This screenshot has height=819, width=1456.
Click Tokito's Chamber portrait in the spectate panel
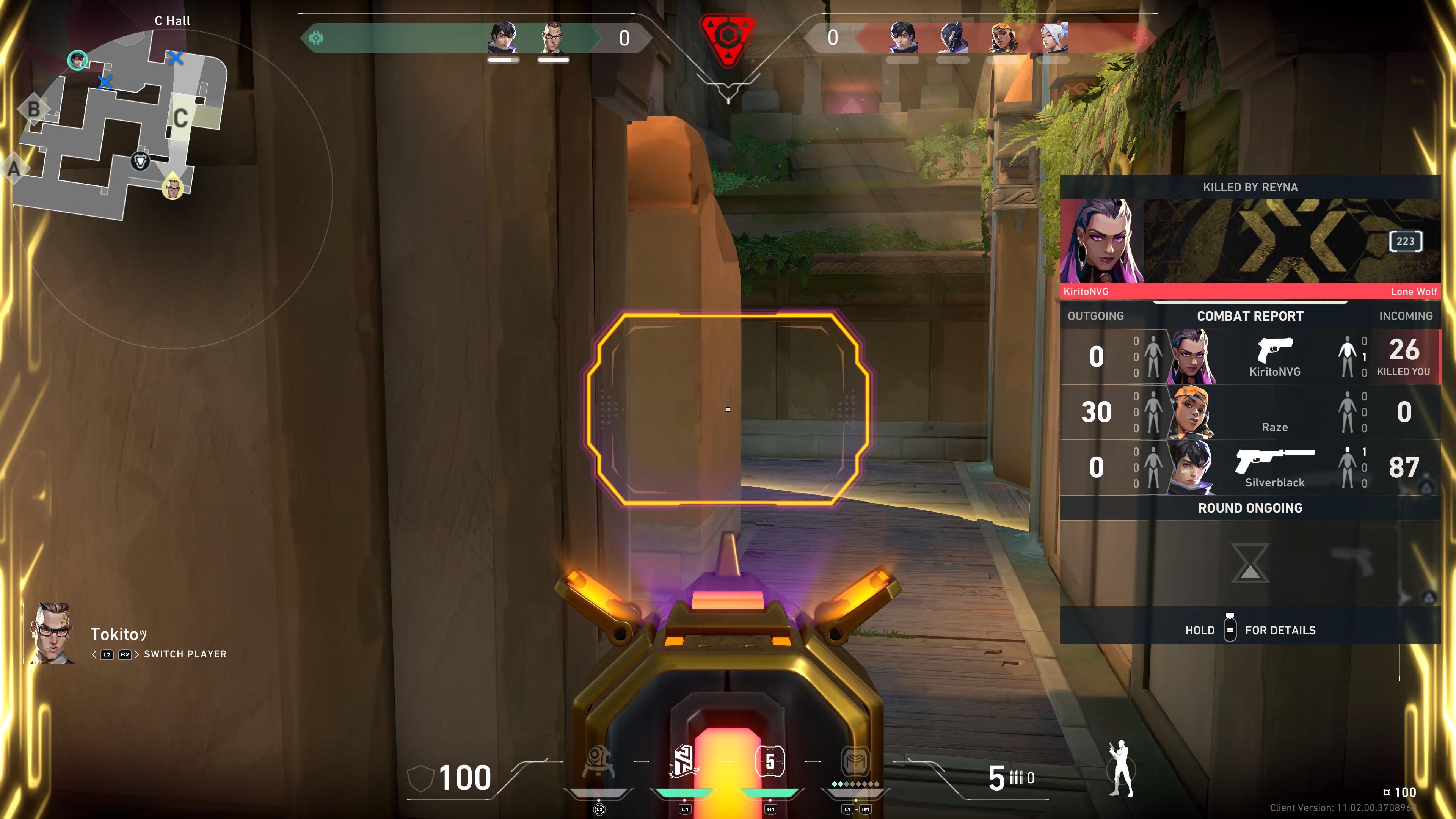pyautogui.click(x=53, y=633)
